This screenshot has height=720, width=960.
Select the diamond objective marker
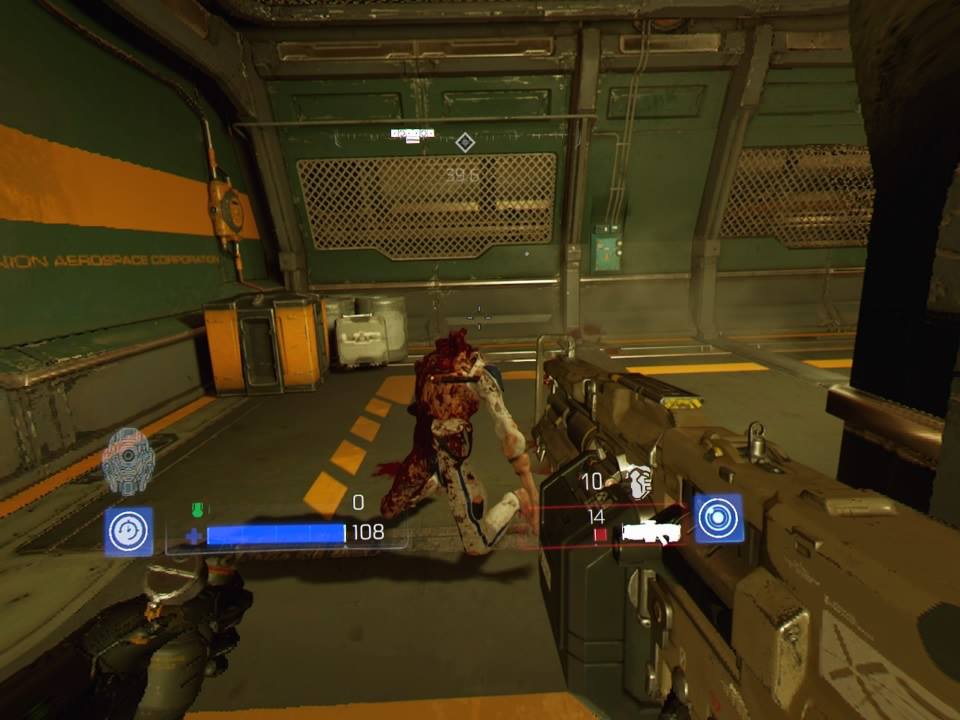click(x=464, y=143)
